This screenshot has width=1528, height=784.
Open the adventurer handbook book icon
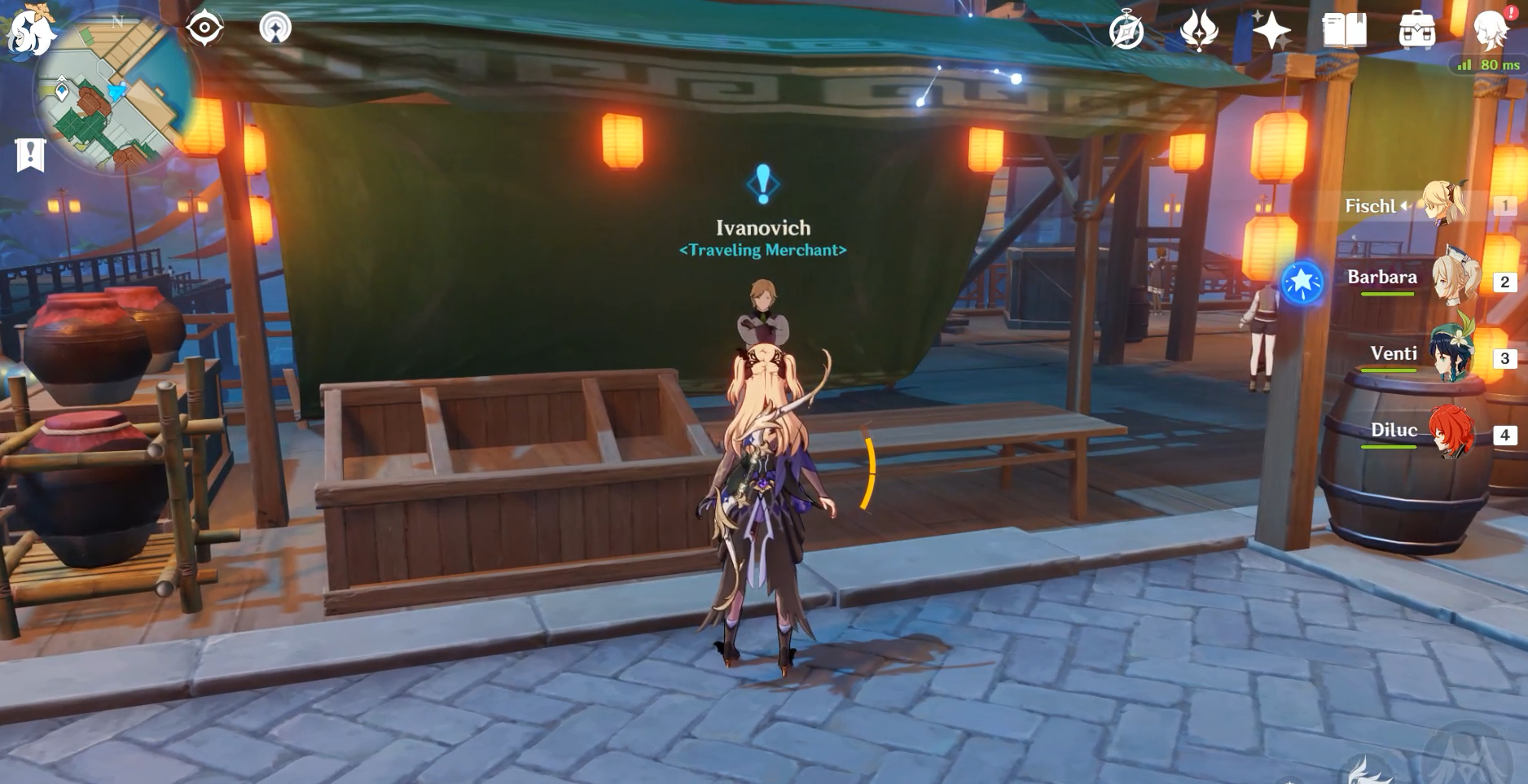tap(1344, 31)
